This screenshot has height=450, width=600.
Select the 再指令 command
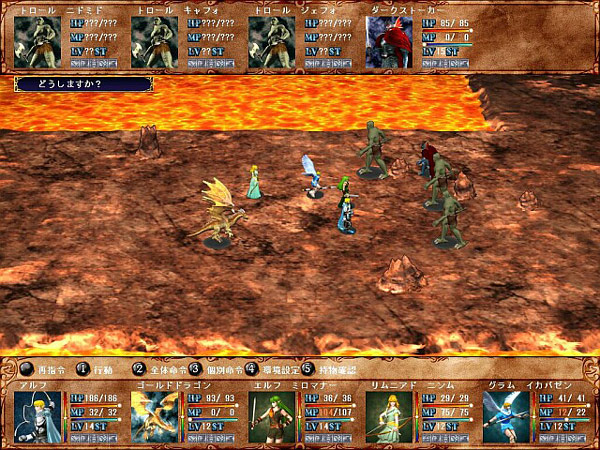41,368
